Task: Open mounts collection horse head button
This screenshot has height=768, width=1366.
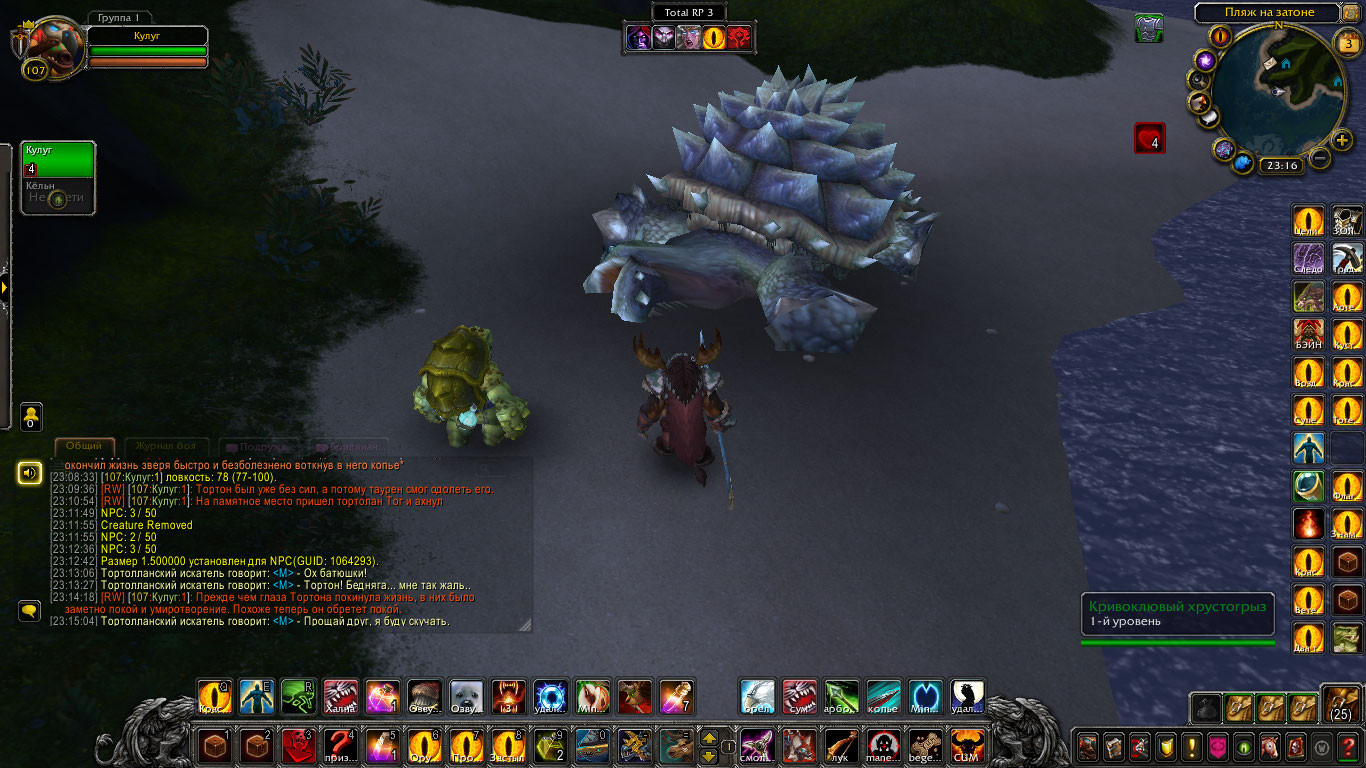Action: tap(1269, 746)
